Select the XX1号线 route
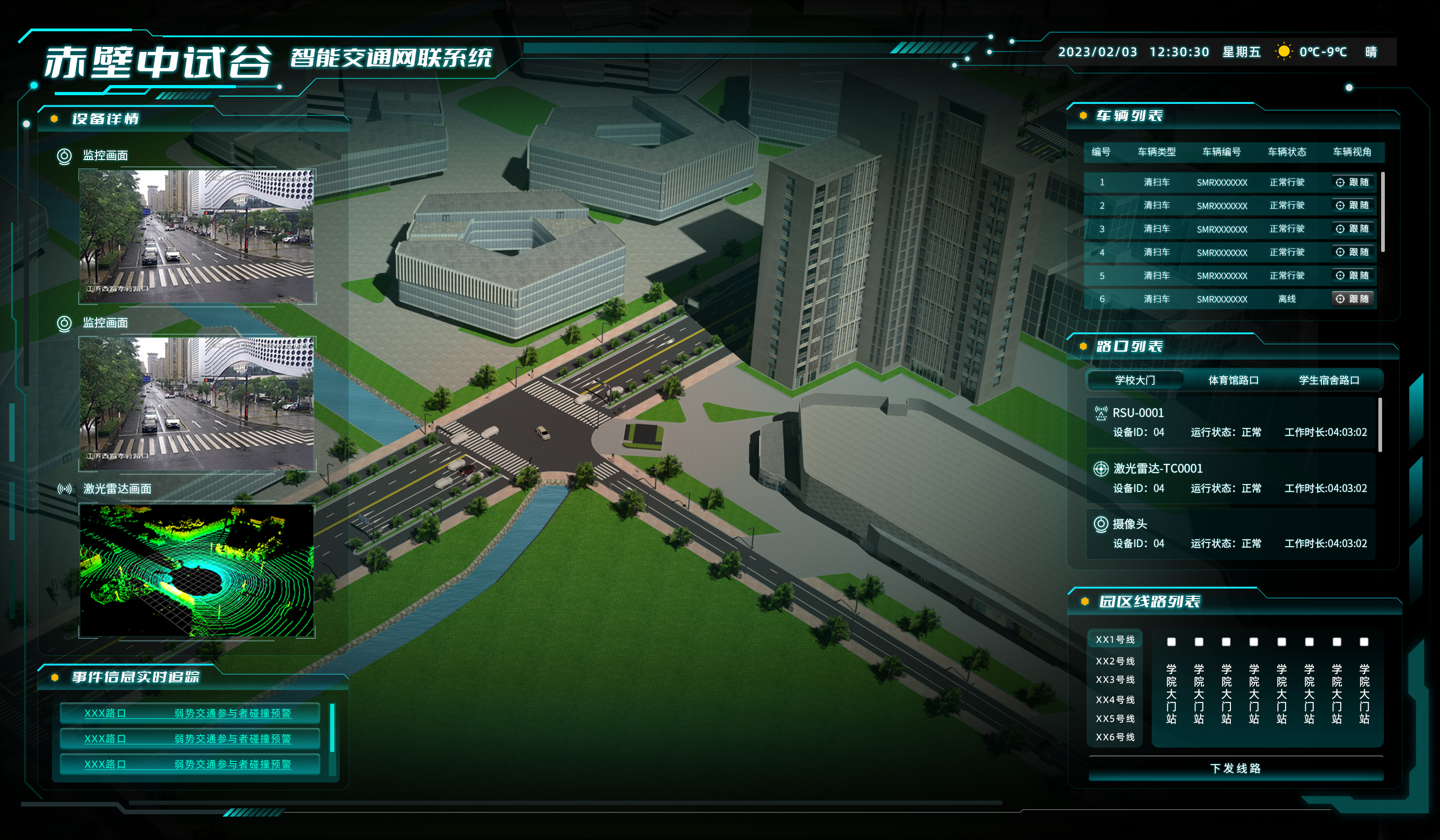 [1115, 640]
